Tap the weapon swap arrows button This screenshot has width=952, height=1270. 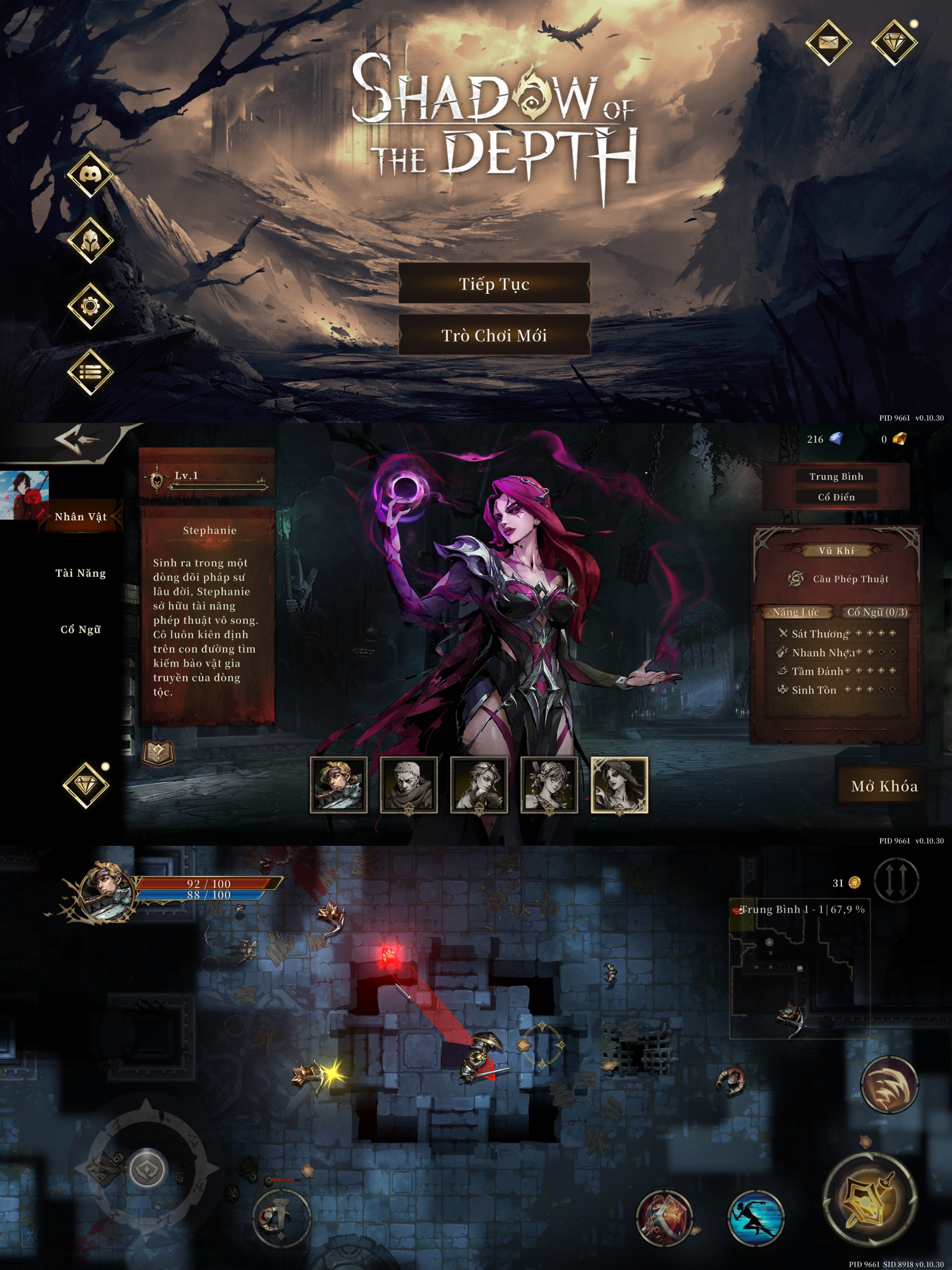[x=896, y=880]
